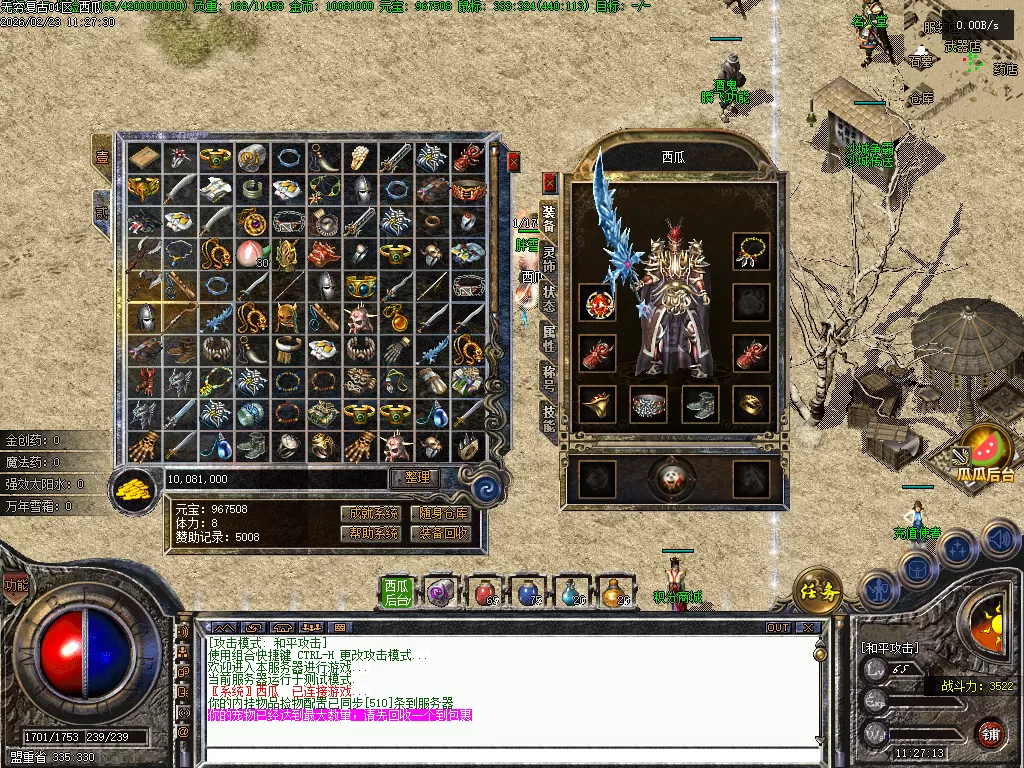Click the 整理 sort inventory button
The height and width of the screenshot is (768, 1024).
(x=415, y=479)
